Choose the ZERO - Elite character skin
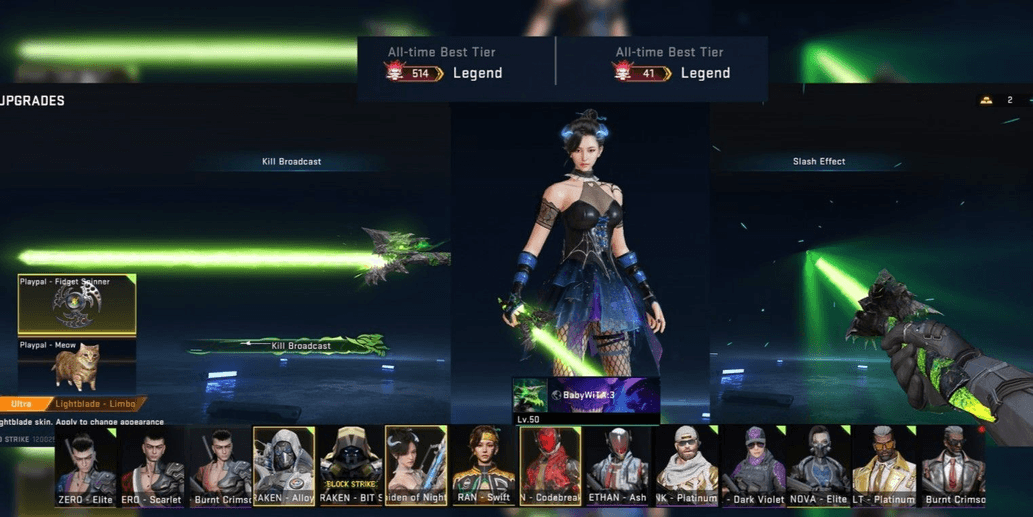 coord(86,466)
